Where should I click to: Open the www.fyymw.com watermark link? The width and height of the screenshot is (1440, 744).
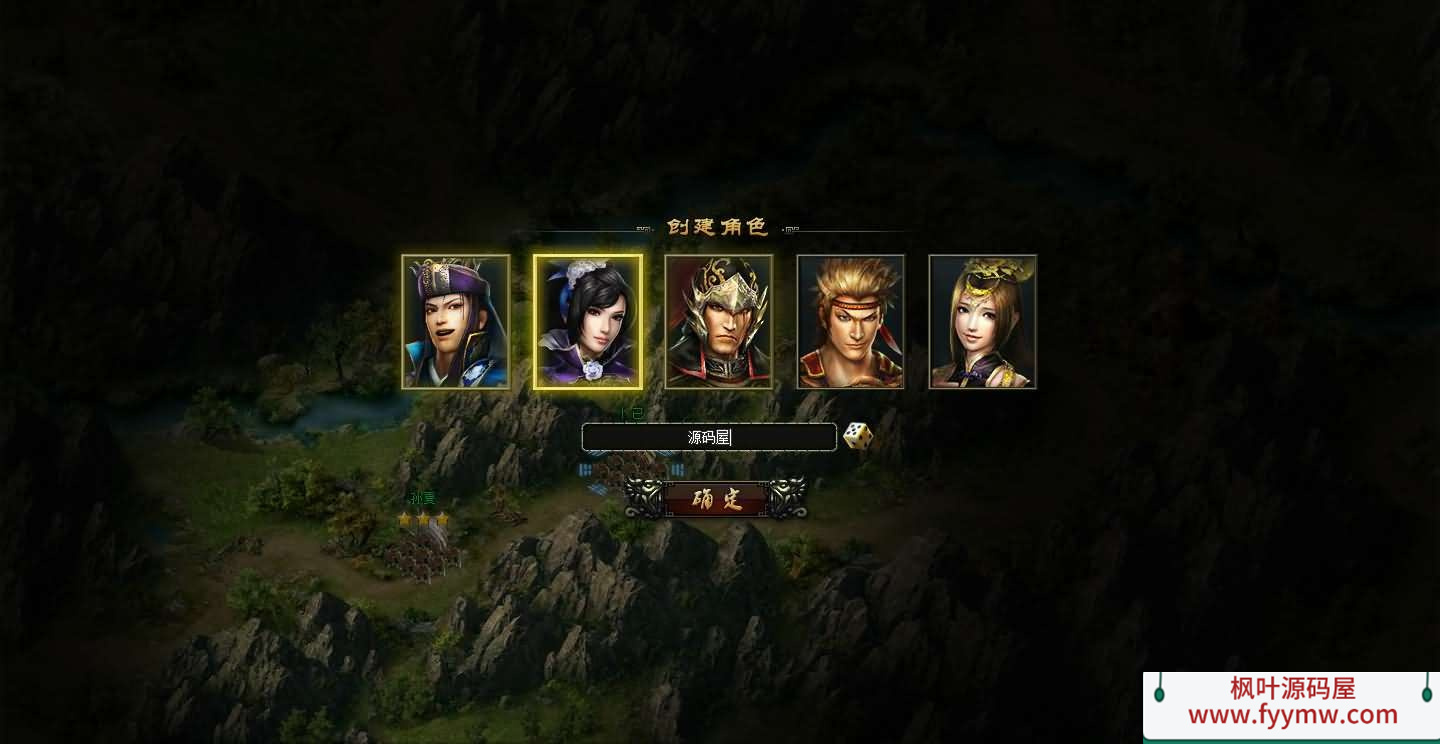click(1292, 715)
